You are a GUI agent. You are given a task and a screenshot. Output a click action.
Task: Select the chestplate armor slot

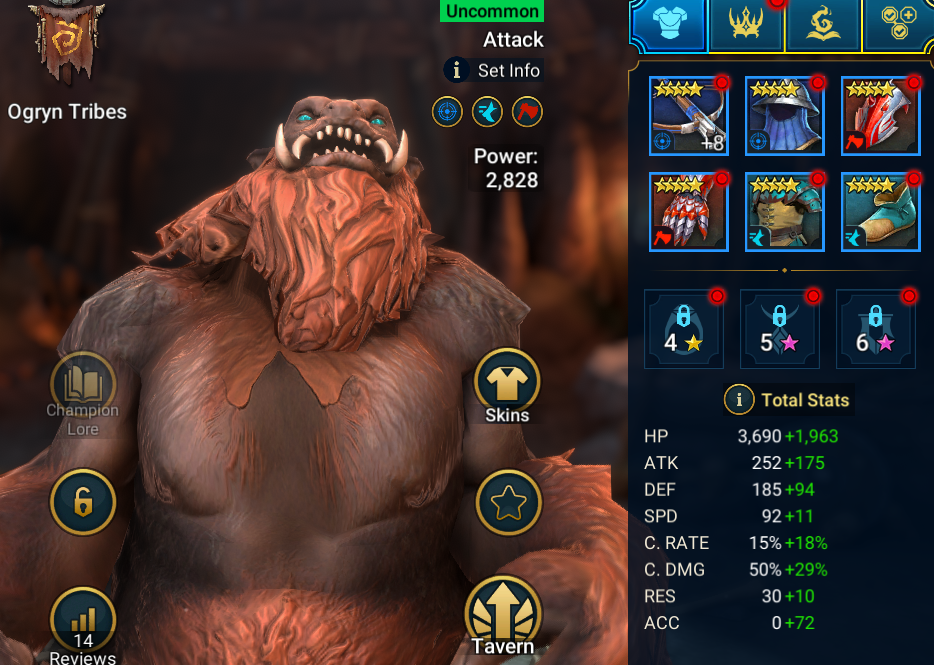[x=785, y=212]
